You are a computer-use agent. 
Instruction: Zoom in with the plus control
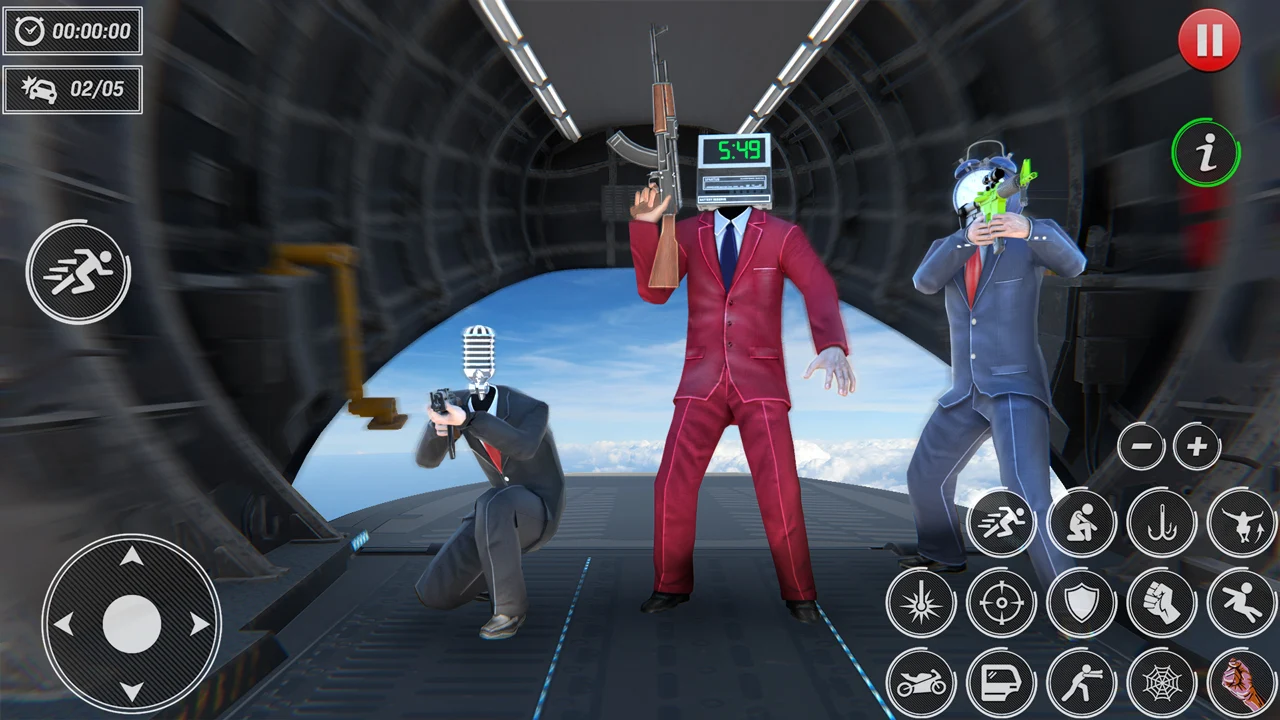(x=1198, y=446)
